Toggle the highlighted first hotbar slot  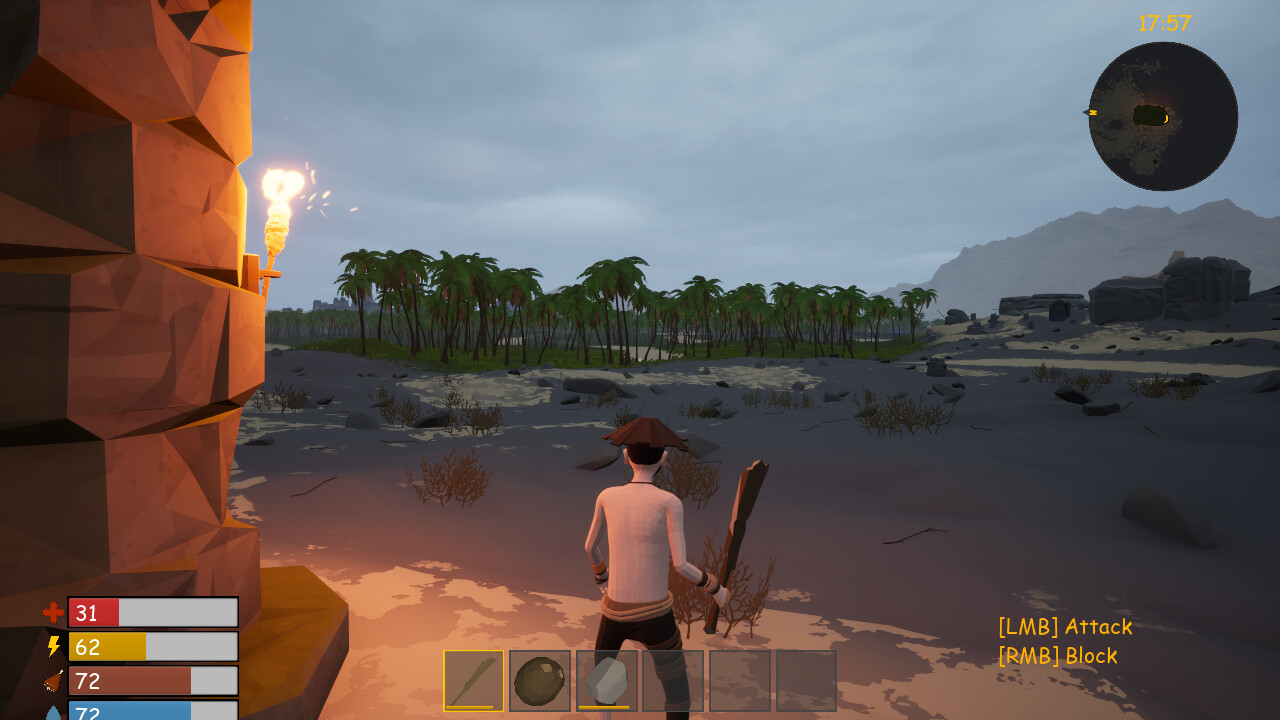click(475, 681)
